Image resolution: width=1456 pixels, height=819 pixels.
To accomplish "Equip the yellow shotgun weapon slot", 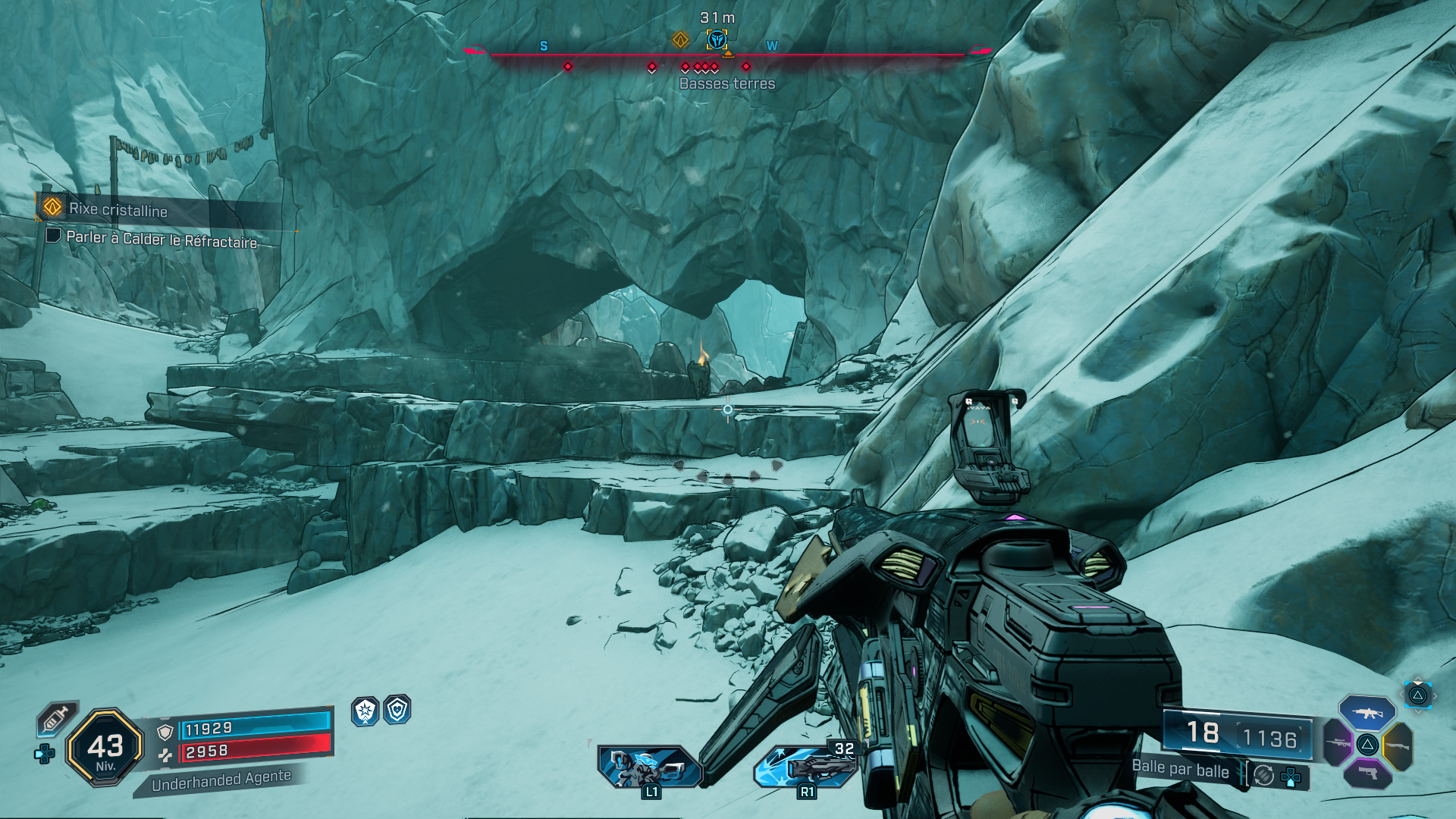I will pyautogui.click(x=1398, y=746).
